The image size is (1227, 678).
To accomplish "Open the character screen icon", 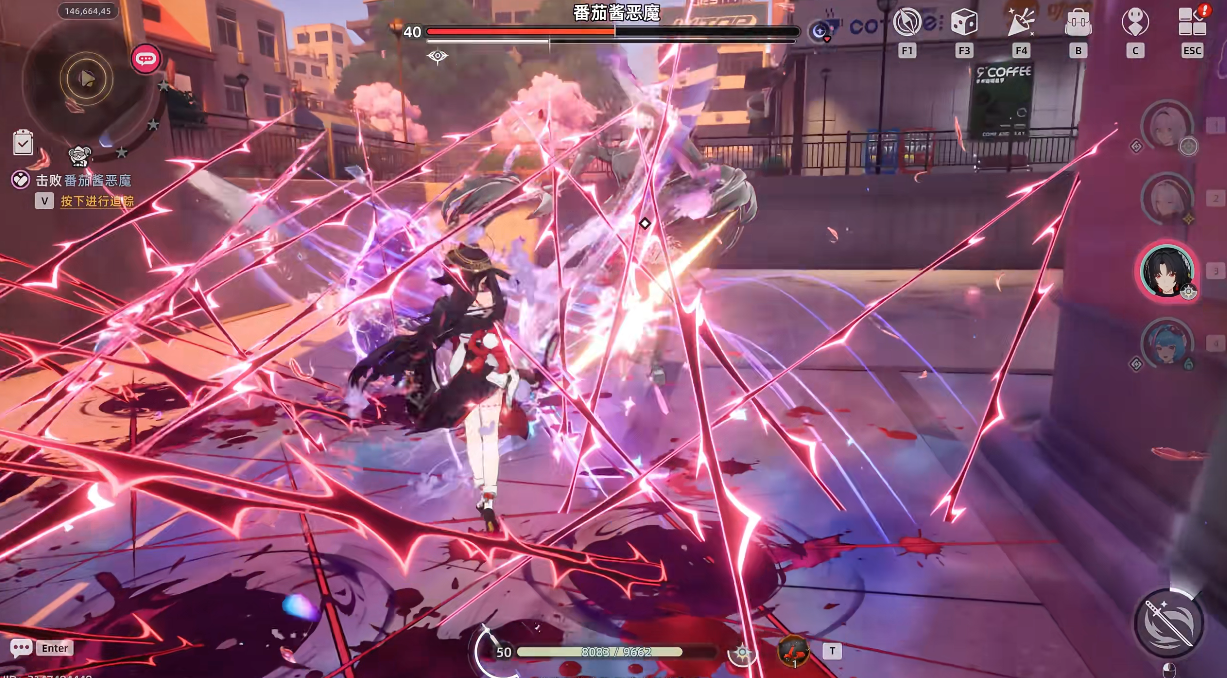I will click(x=1135, y=22).
